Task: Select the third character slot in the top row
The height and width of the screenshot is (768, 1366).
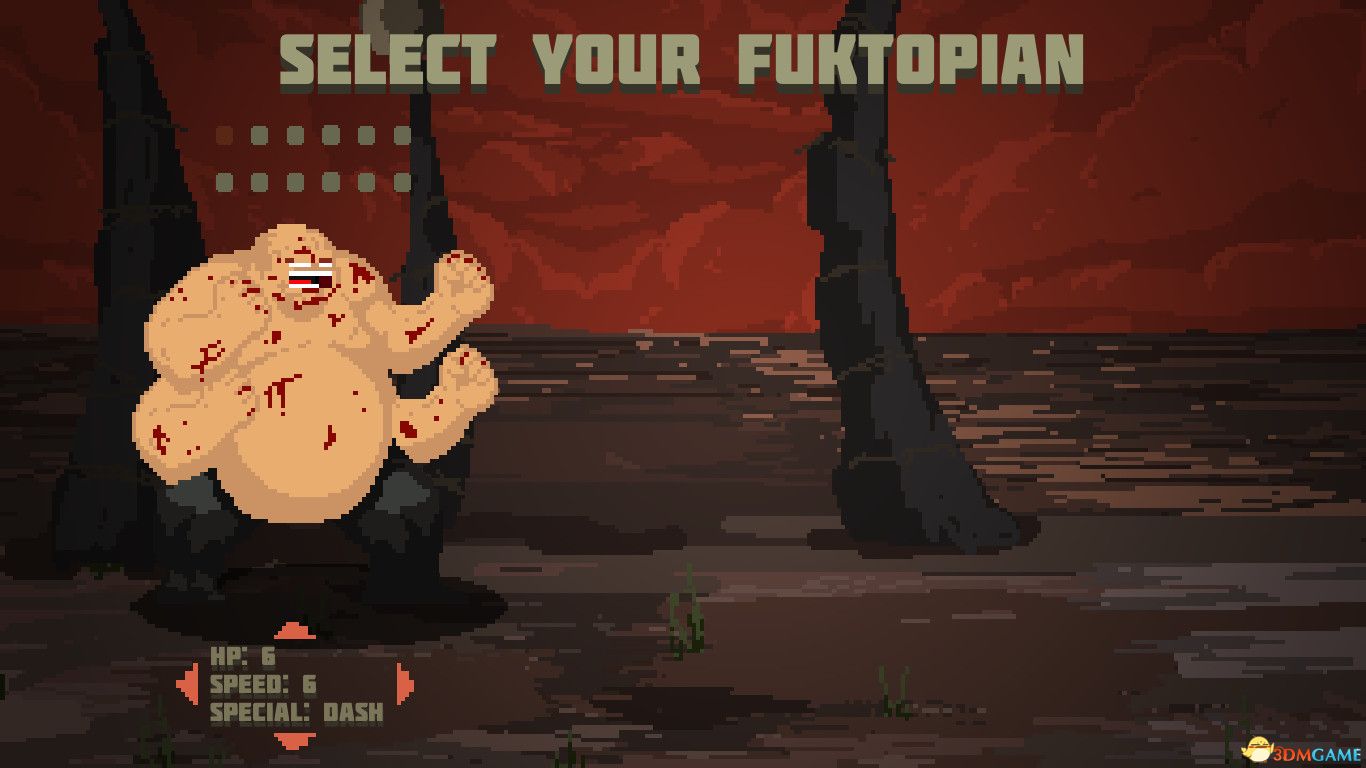Action: (x=295, y=134)
